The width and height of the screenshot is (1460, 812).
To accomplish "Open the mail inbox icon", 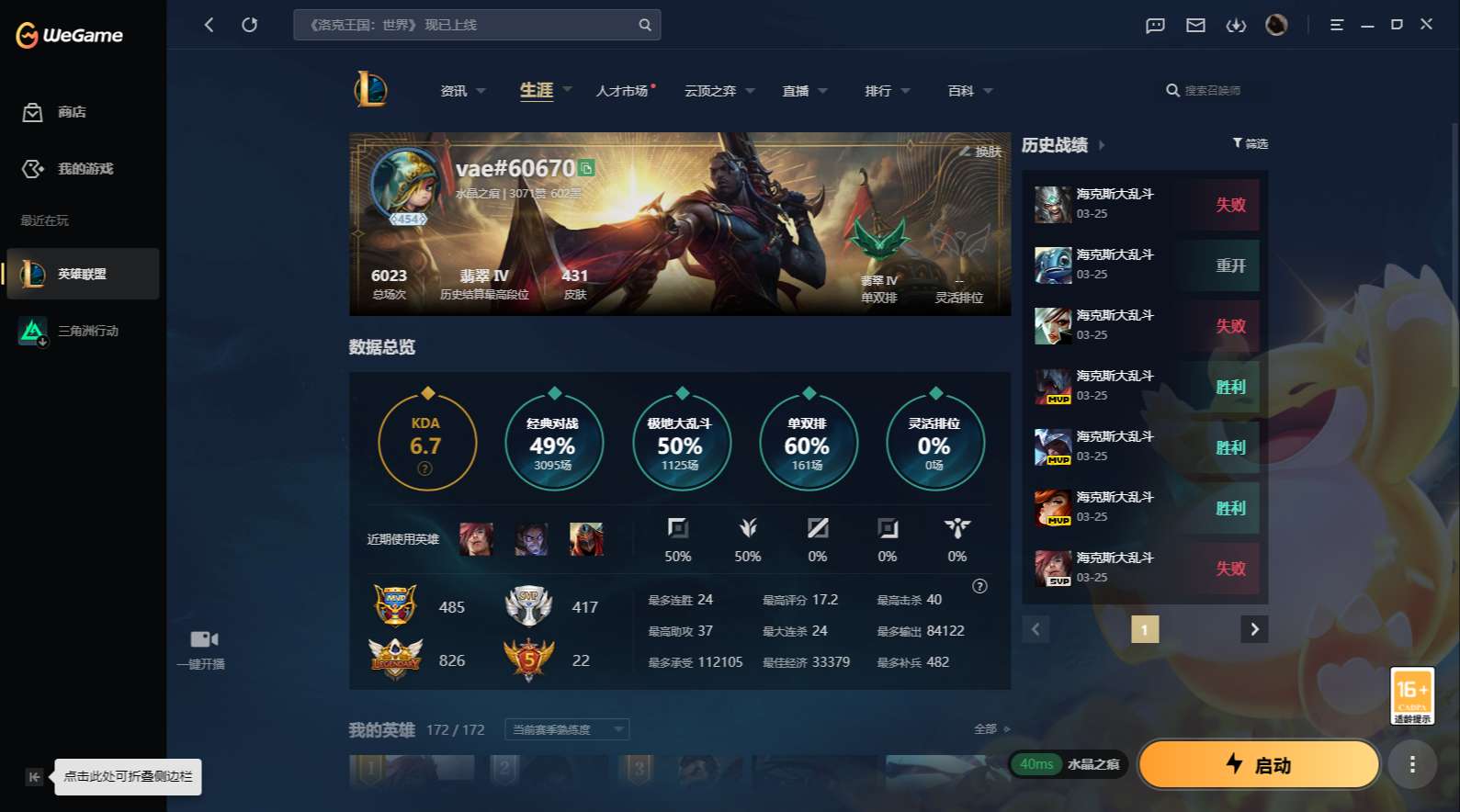I will [x=1195, y=25].
